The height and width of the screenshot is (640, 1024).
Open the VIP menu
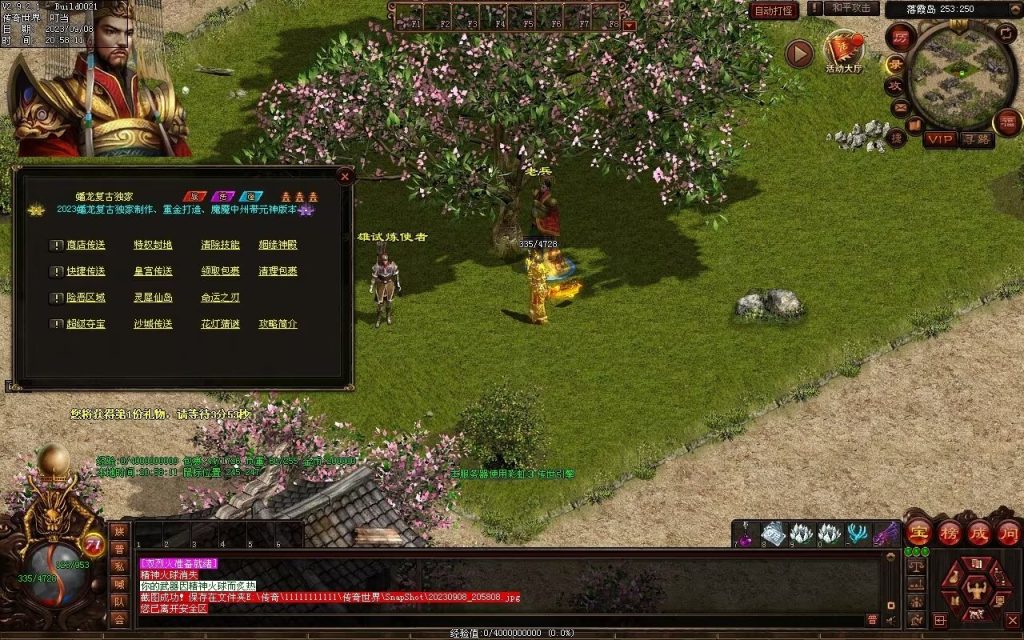click(939, 139)
